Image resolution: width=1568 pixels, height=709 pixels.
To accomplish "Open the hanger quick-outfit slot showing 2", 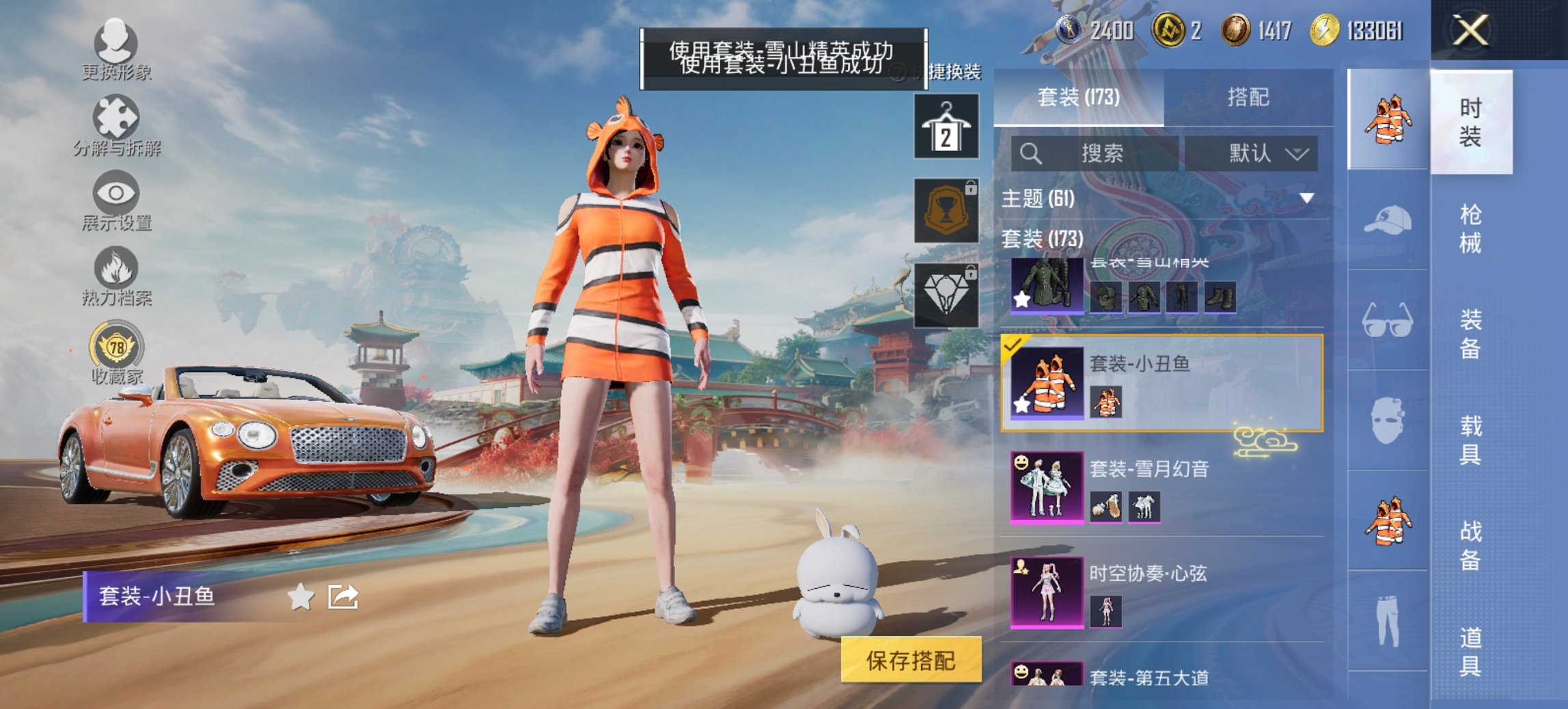I will coord(946,128).
